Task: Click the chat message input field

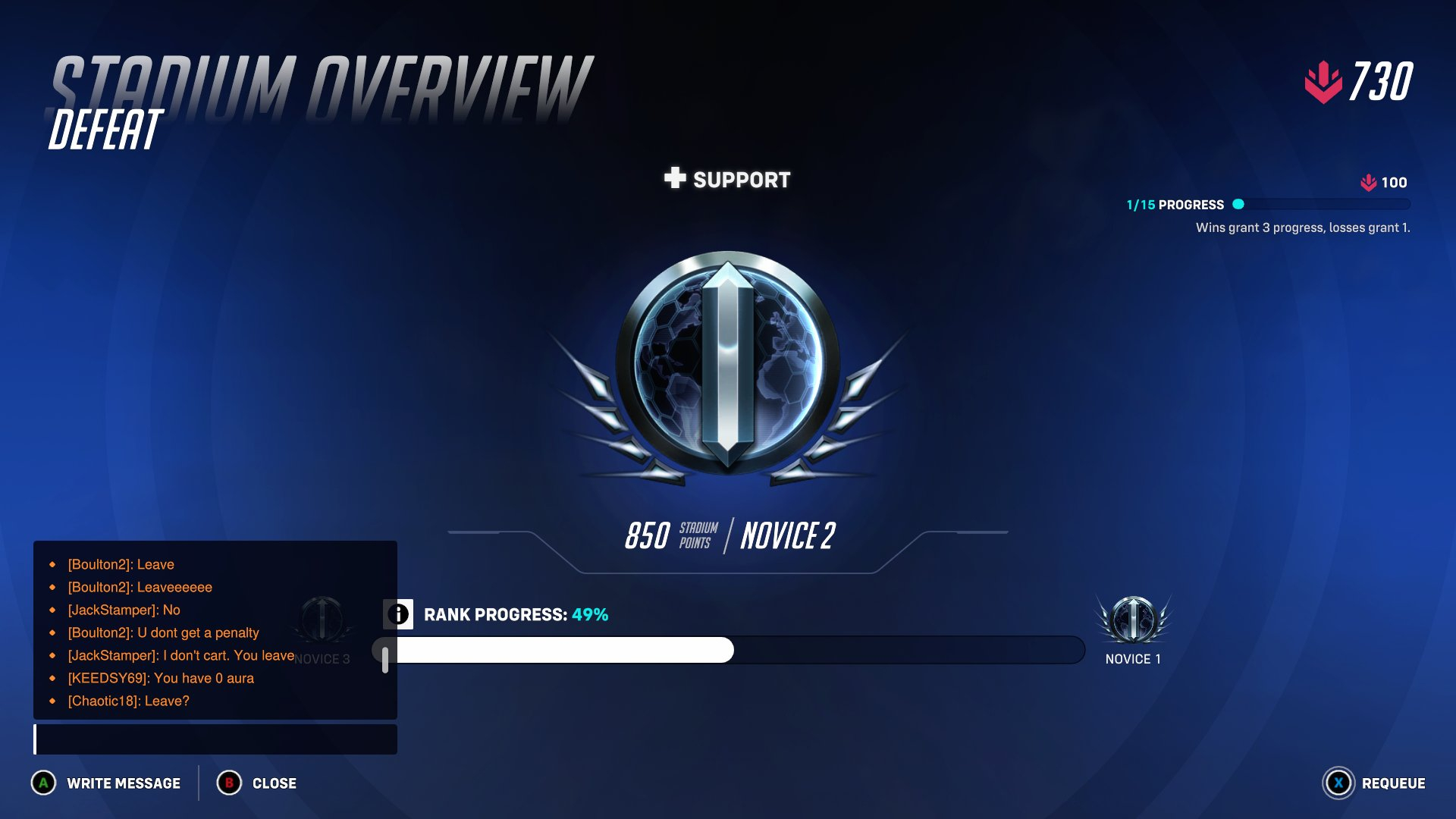Action: click(x=215, y=739)
